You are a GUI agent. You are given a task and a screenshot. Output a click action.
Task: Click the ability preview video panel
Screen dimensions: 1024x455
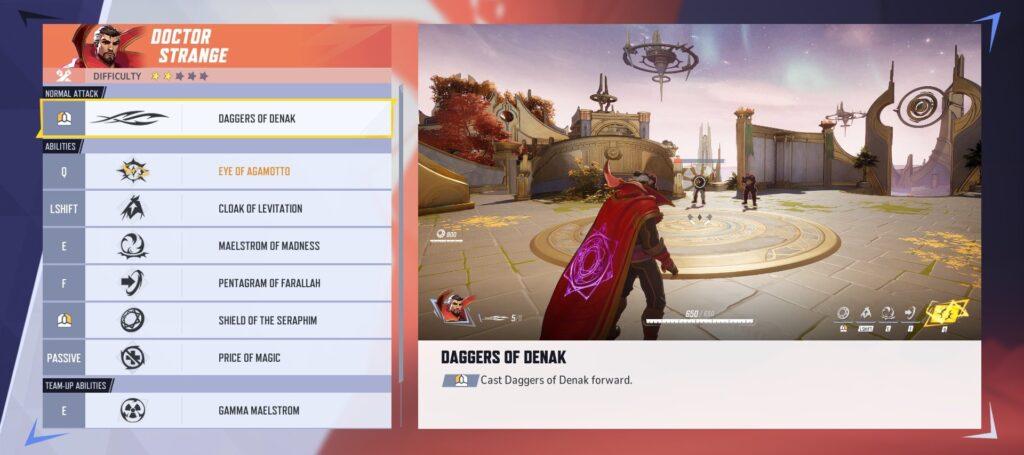pyautogui.click(x=699, y=180)
